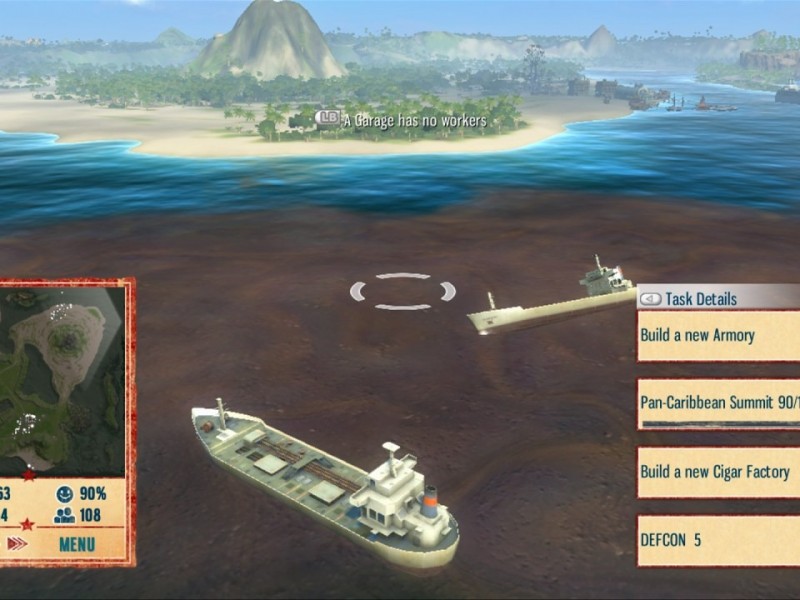Choose the Build a new Cigar Factory task
This screenshot has width=800, height=600.
[718, 472]
